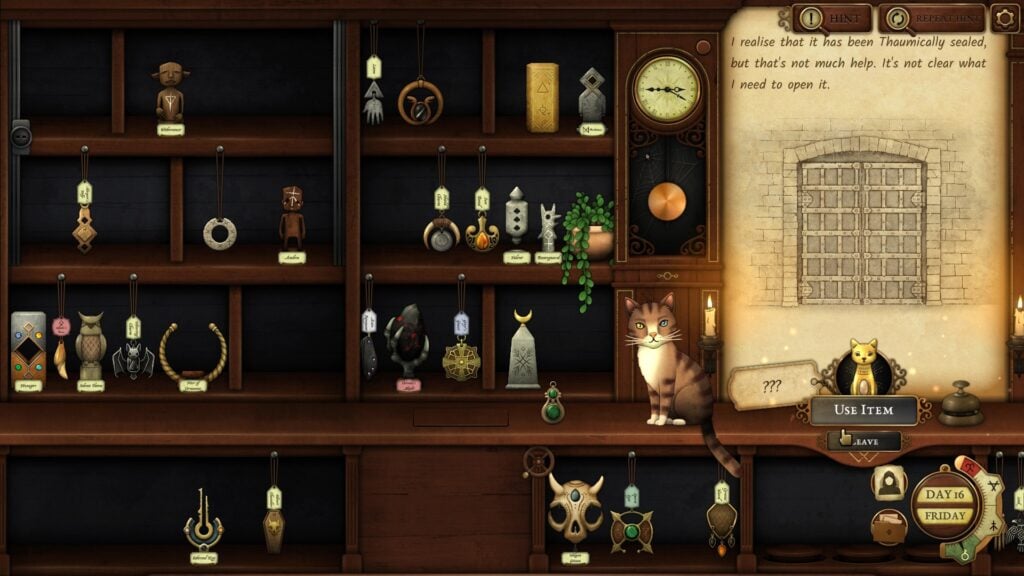Select the coffin-shaped hanging pendant
The image size is (1024, 576).
(274, 527)
